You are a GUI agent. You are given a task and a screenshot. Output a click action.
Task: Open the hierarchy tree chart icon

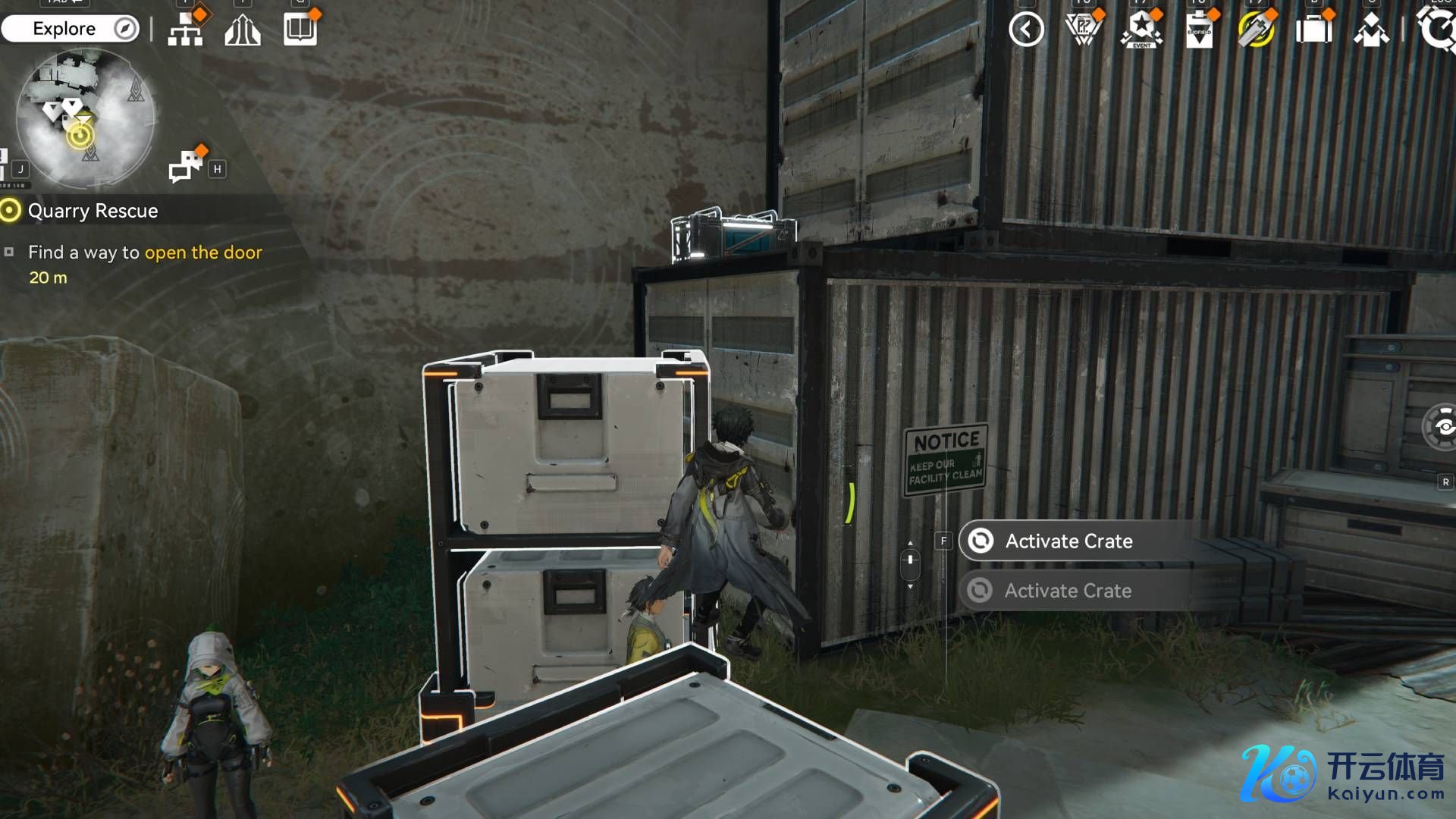click(185, 30)
